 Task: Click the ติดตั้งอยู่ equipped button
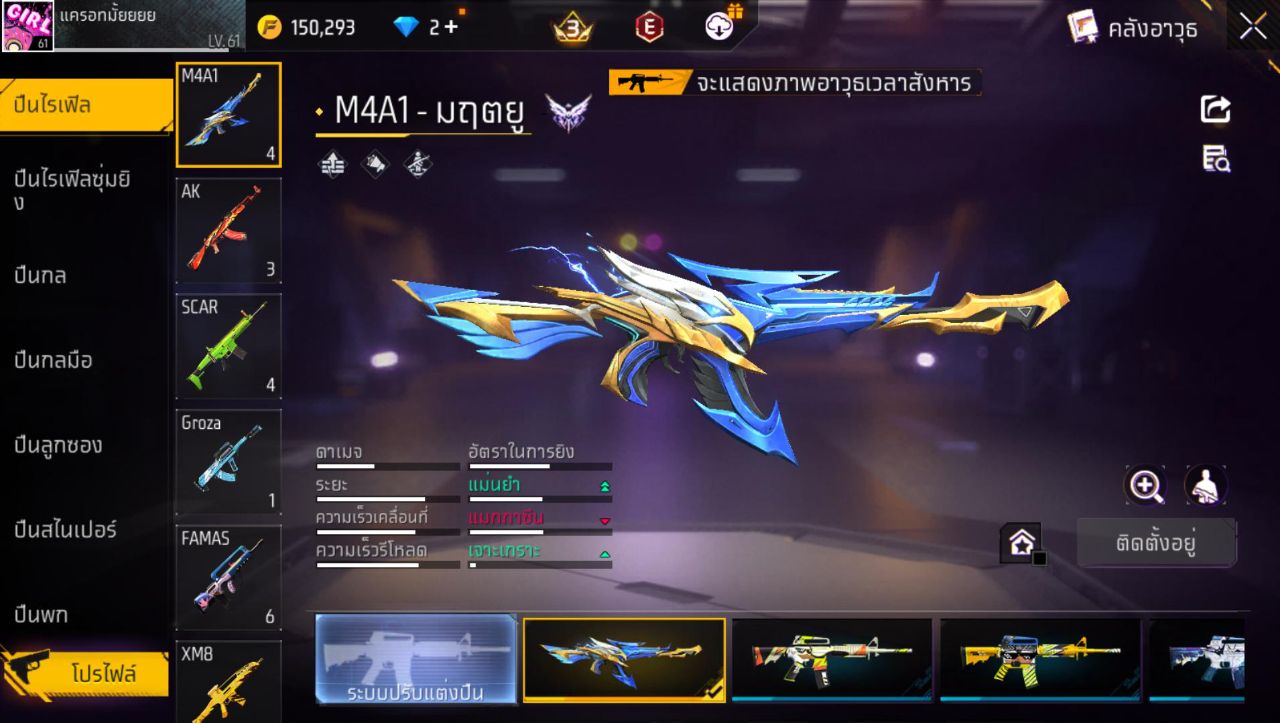pos(1157,543)
